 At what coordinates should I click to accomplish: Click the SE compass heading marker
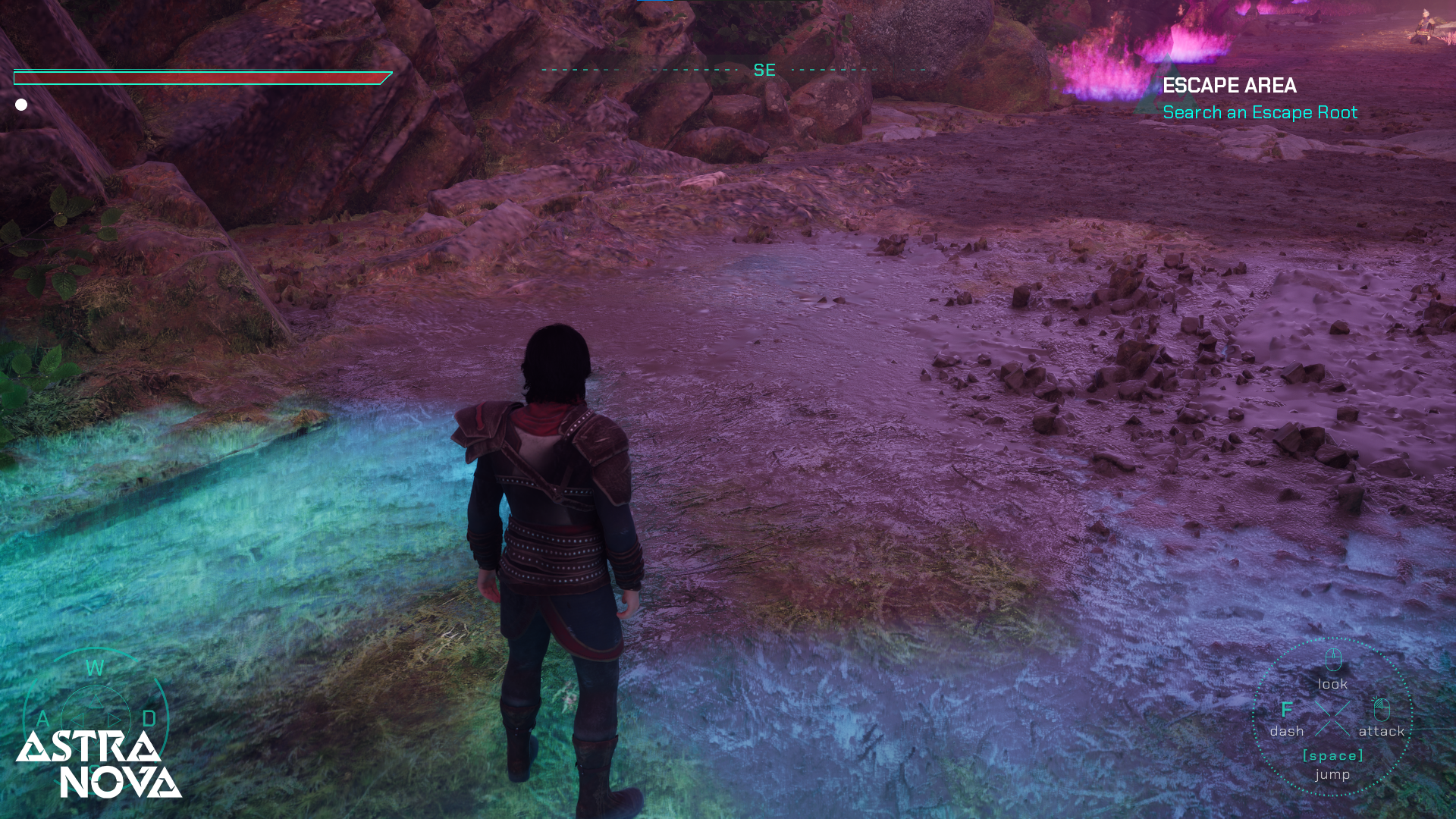click(x=764, y=70)
